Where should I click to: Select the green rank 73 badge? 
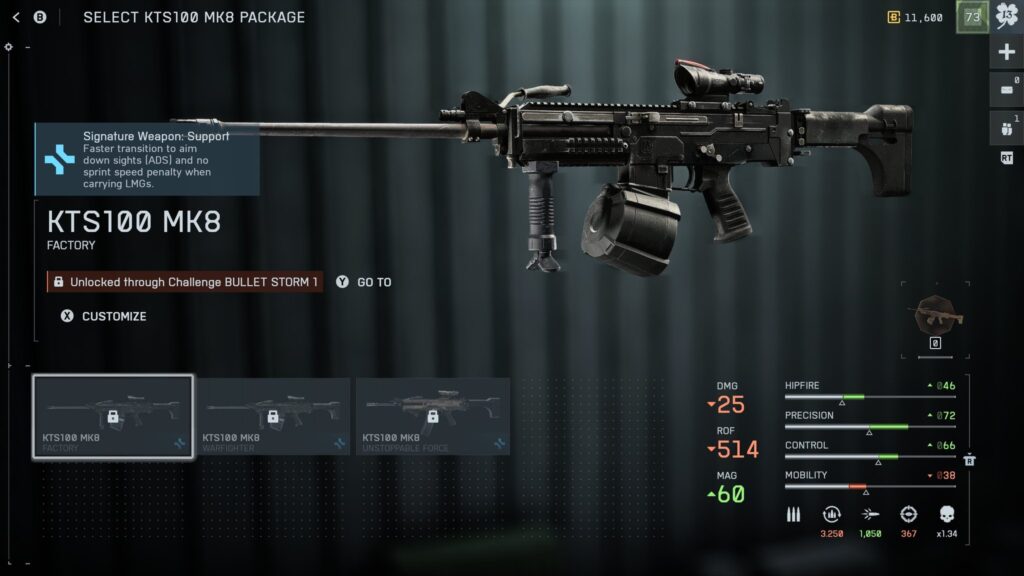point(972,17)
